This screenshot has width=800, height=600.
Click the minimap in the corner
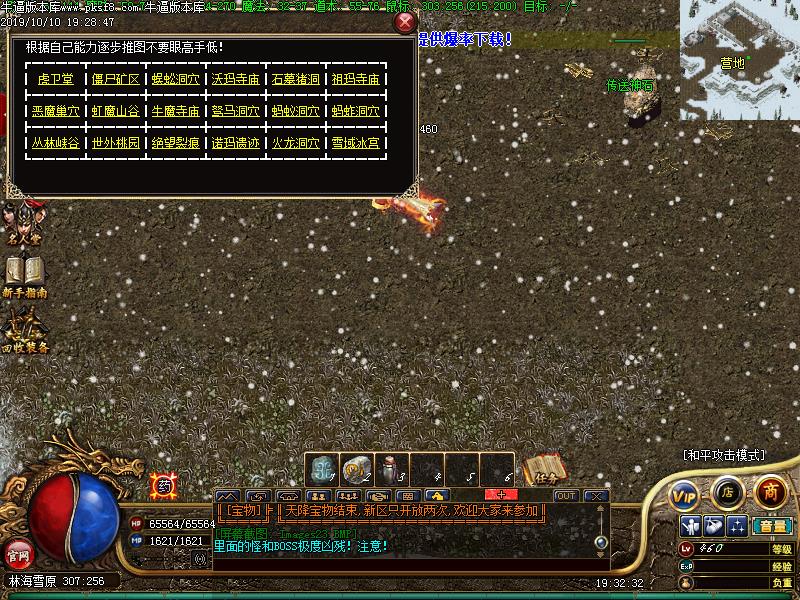(x=740, y=60)
